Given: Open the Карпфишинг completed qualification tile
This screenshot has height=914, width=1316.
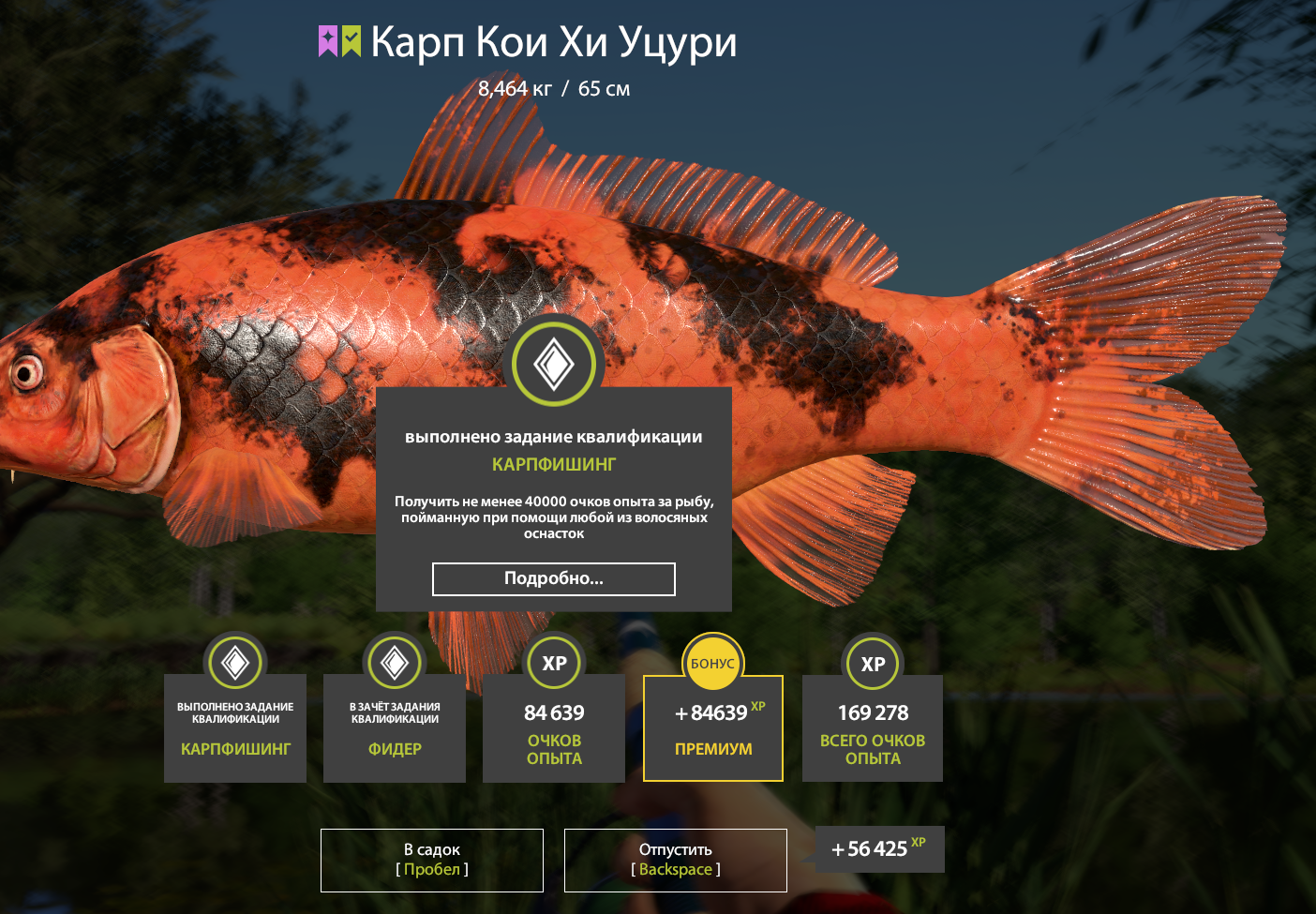Looking at the screenshot, I should pos(235,728).
